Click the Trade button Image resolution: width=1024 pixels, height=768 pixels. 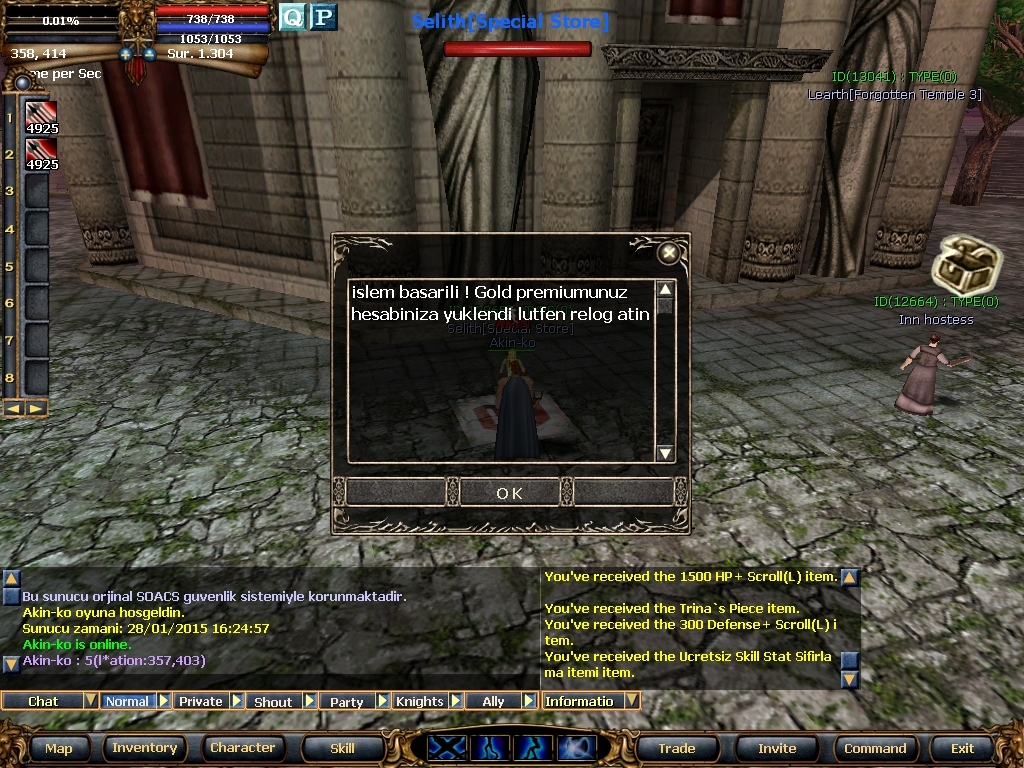[677, 748]
